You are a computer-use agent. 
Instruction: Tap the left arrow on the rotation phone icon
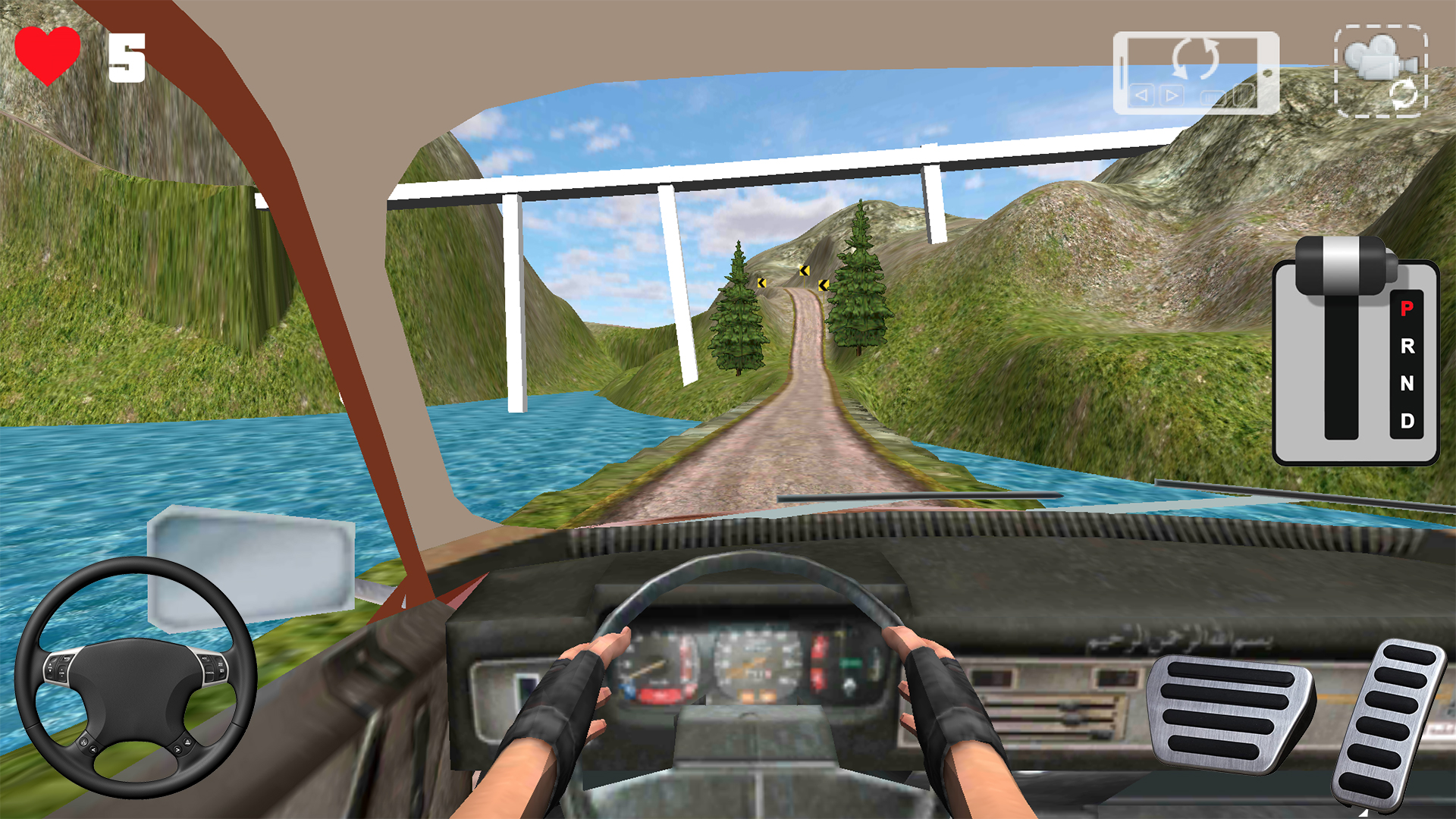(x=1141, y=96)
